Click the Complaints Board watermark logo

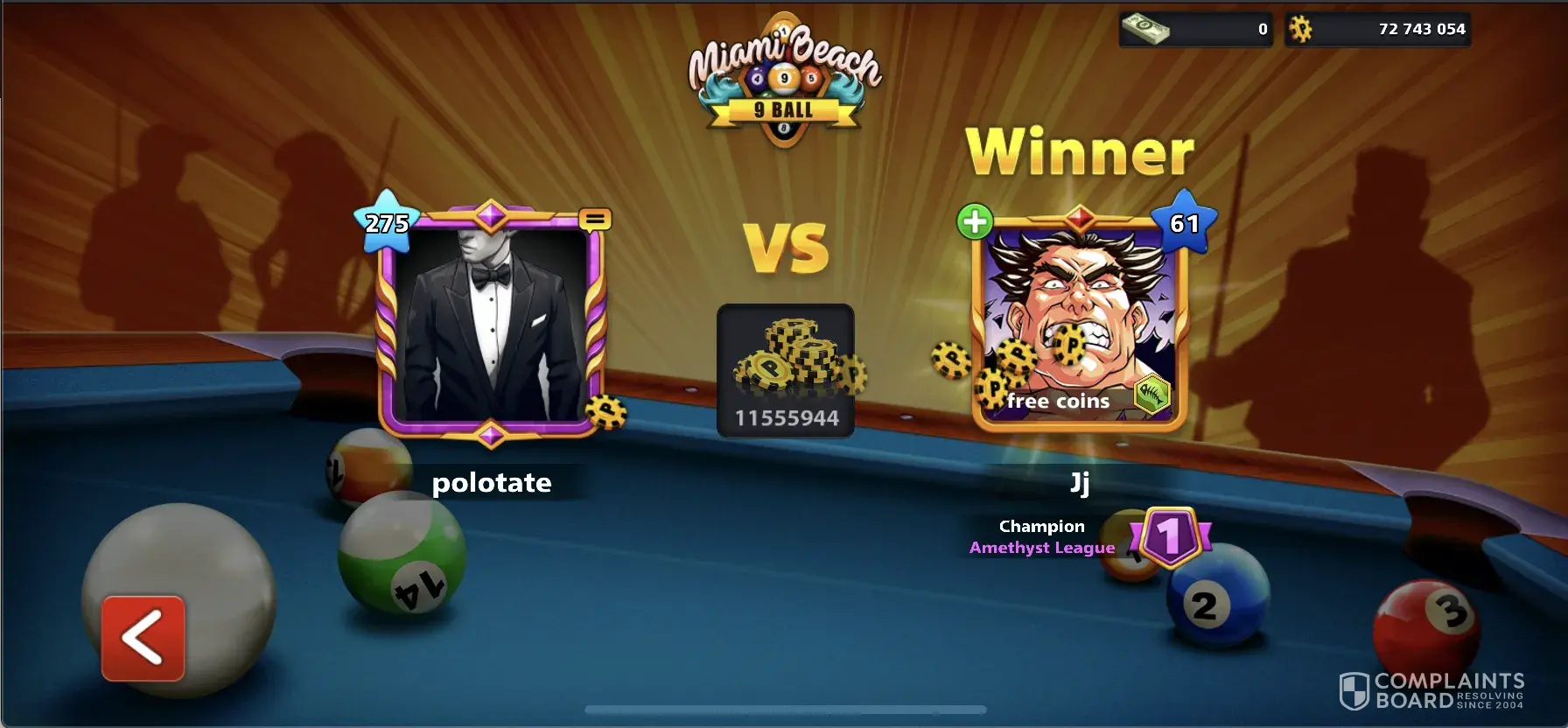pyautogui.click(x=1432, y=690)
